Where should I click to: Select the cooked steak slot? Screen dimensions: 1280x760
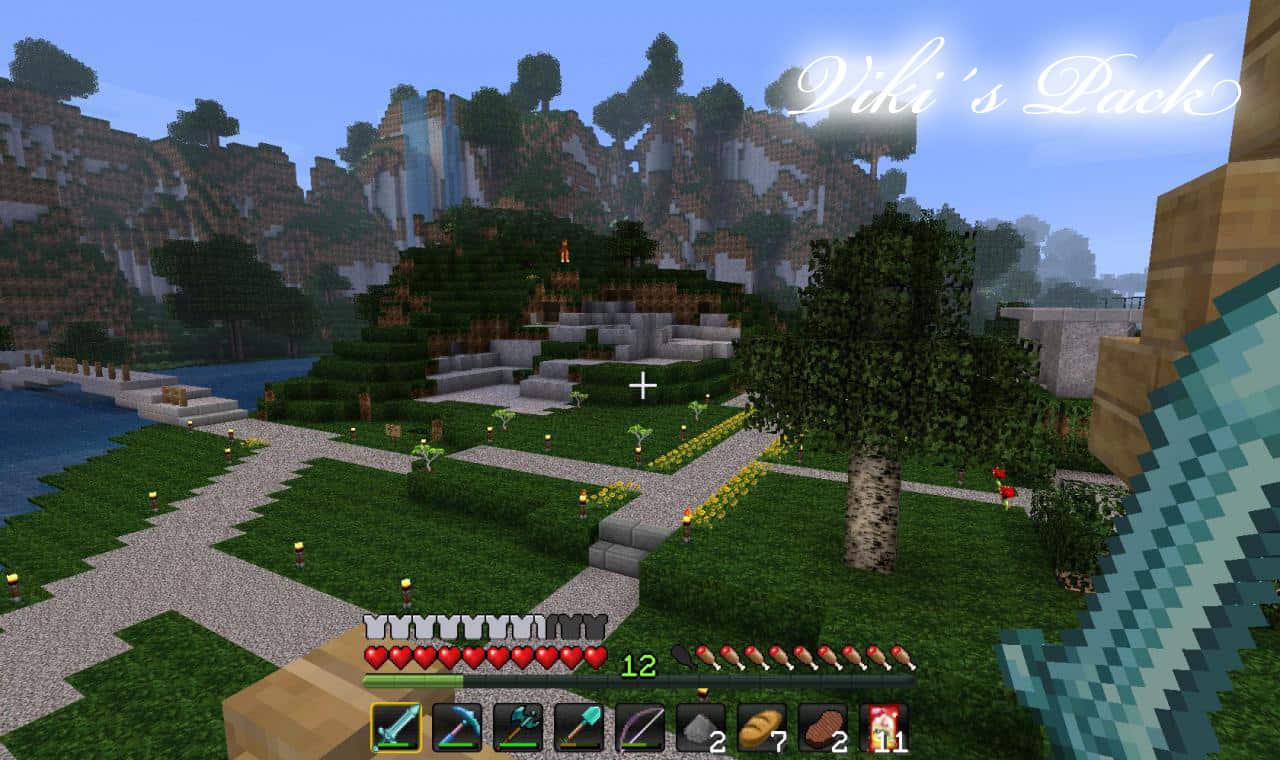(822, 727)
